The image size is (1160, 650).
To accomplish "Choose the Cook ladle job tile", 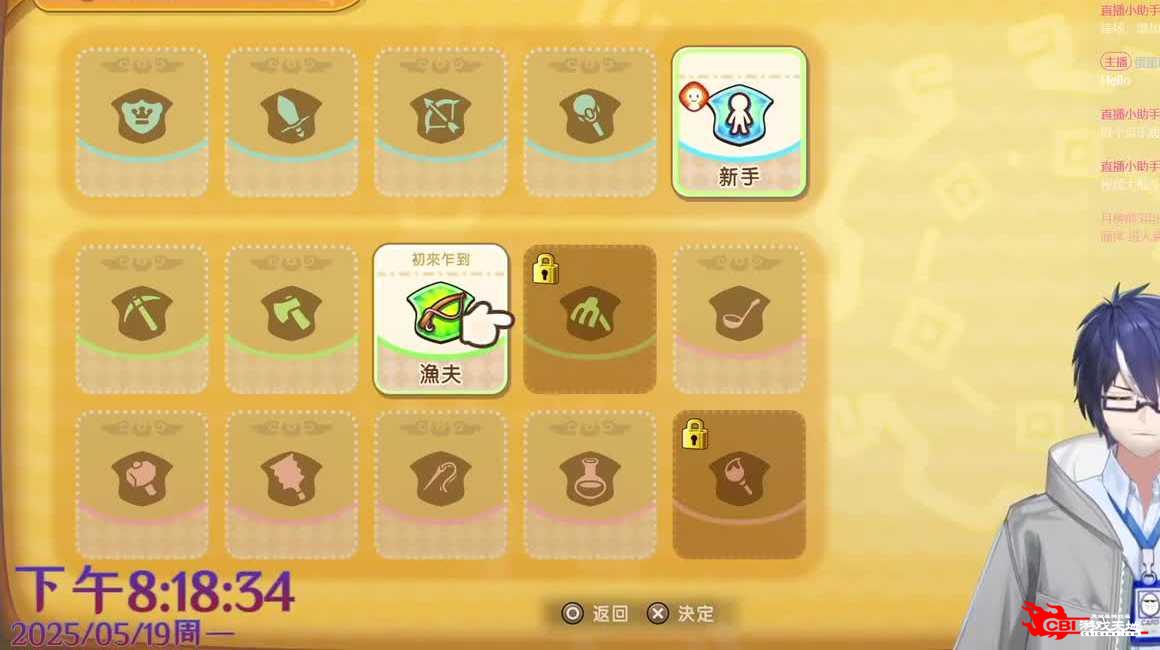I will click(x=739, y=319).
